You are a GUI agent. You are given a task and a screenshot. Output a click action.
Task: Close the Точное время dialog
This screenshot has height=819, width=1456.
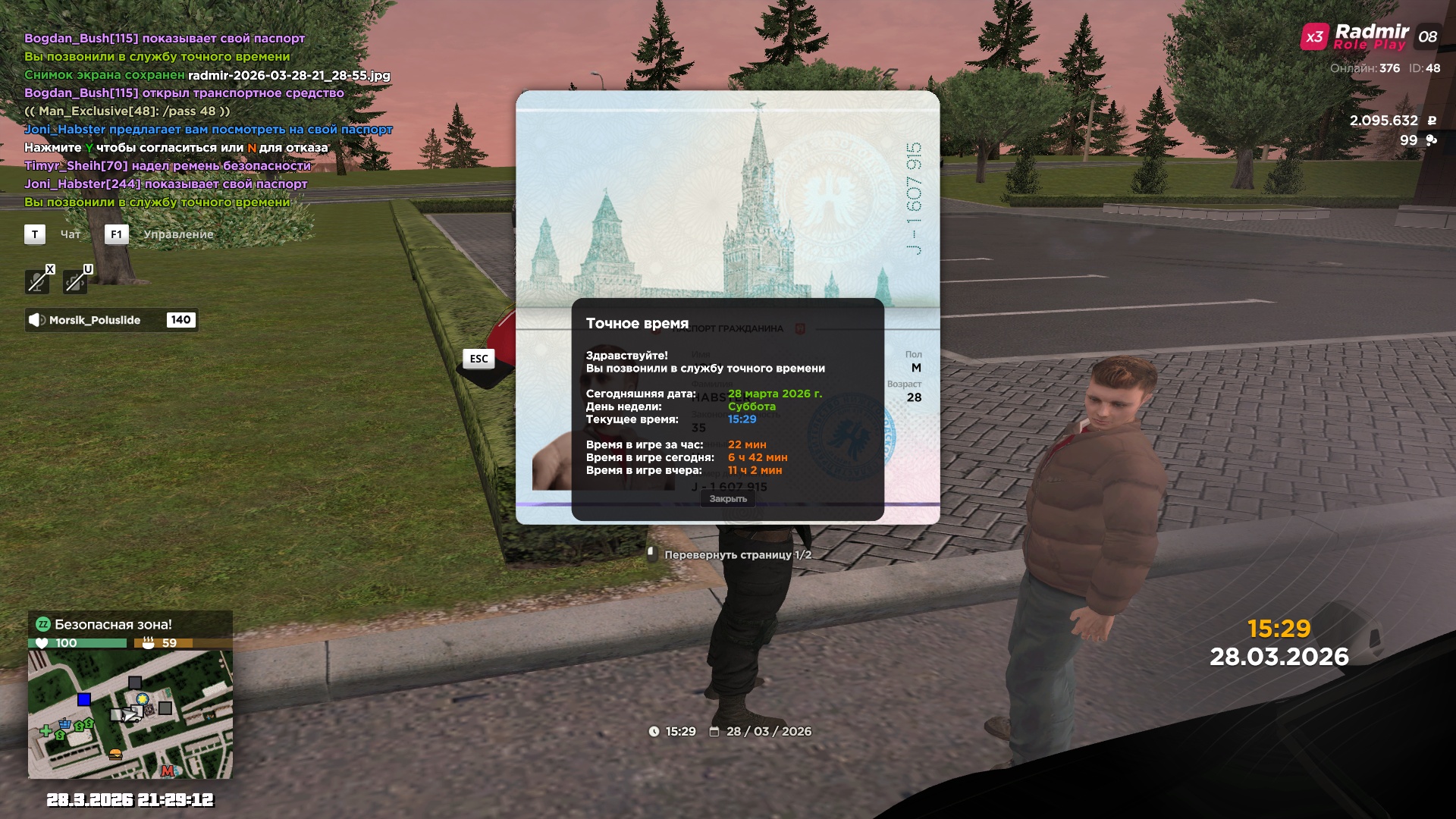[728, 499]
